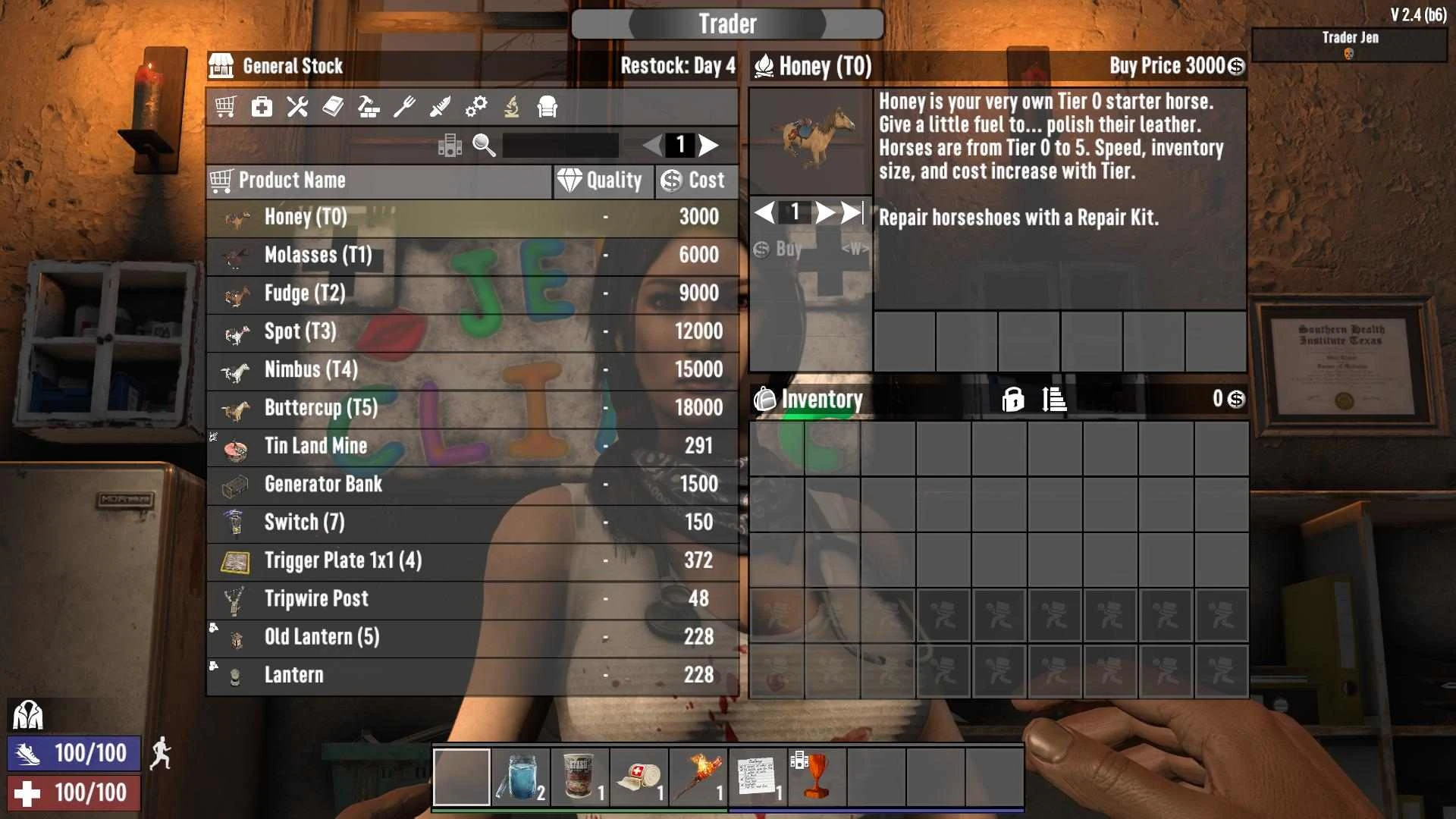
Task: Sort the inventory with the stack icon
Action: click(x=1054, y=399)
